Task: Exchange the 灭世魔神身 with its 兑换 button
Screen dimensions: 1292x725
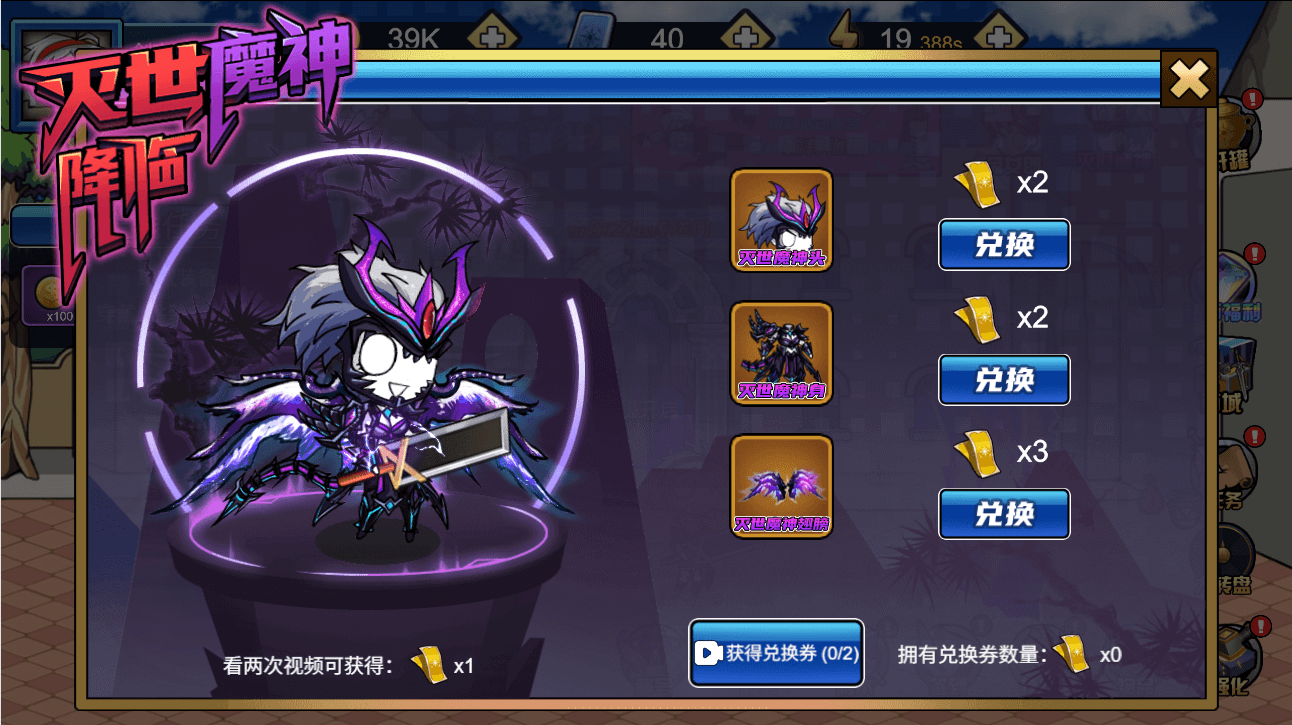Action: (x=1004, y=380)
